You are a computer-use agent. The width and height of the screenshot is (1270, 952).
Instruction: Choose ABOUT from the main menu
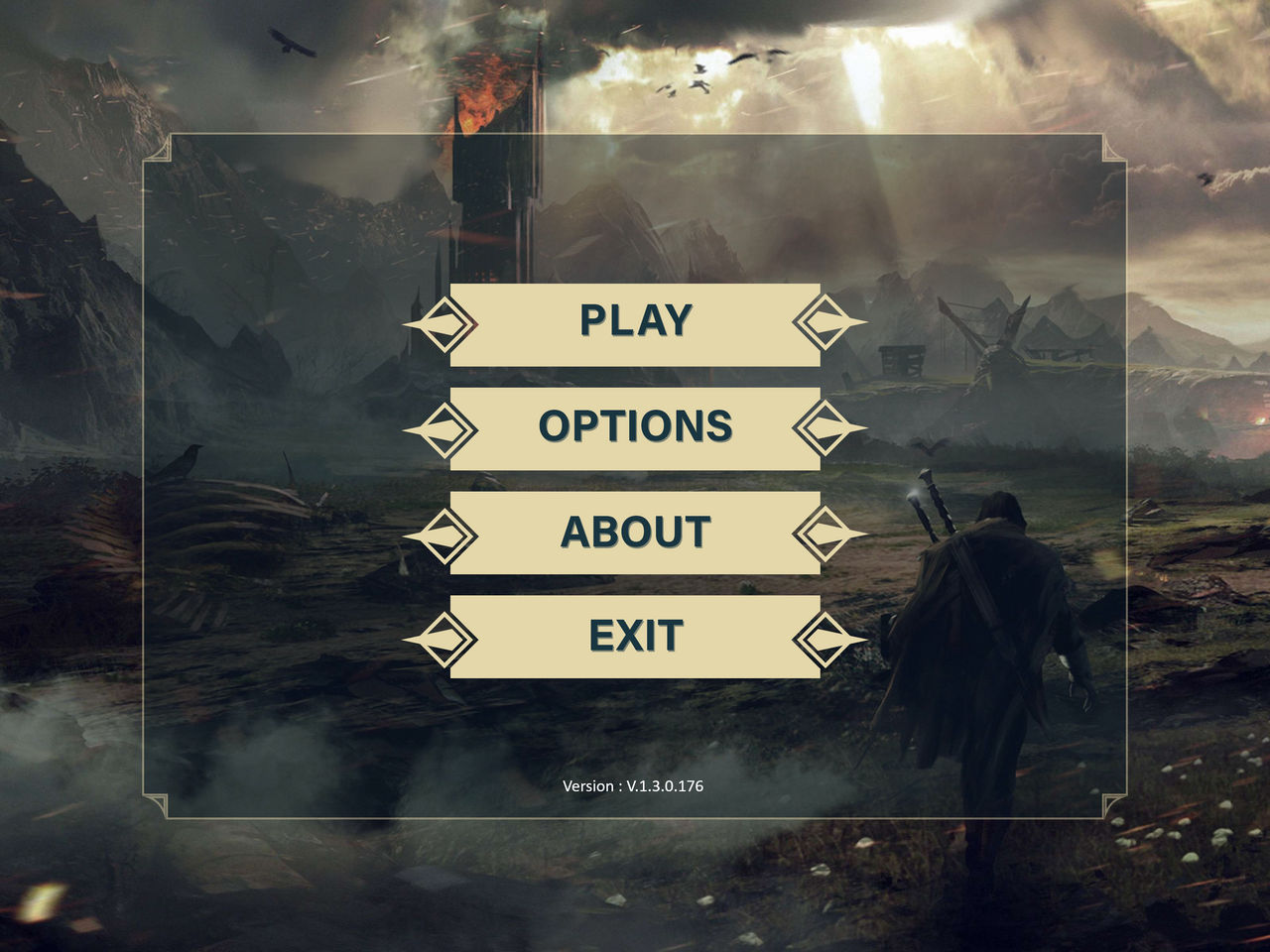pos(635,533)
